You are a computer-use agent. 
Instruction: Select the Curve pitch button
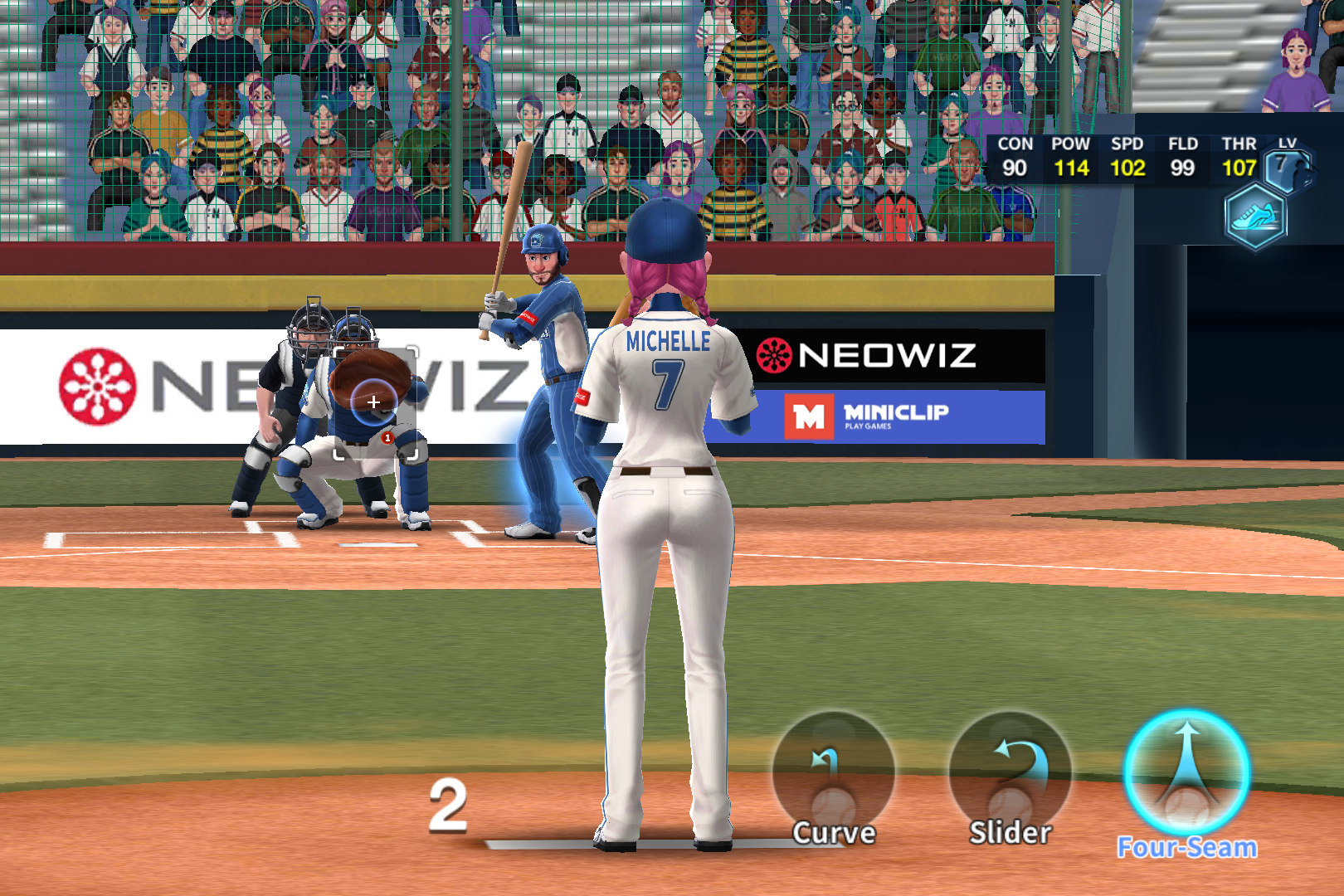pos(834,777)
